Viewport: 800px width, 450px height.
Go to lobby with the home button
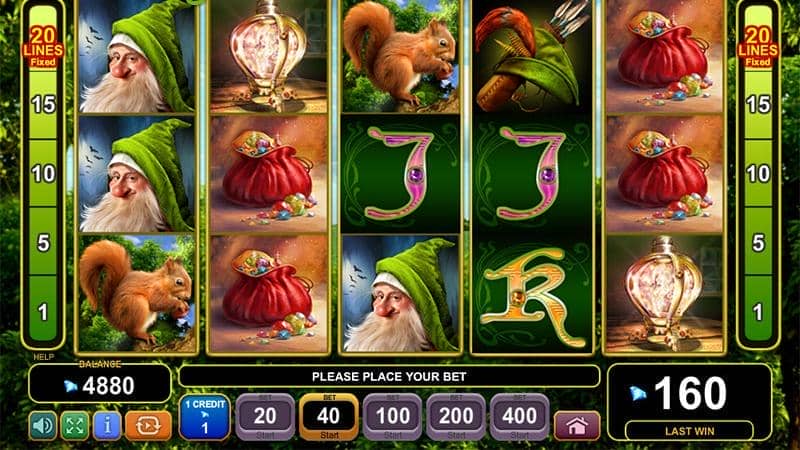point(577,425)
